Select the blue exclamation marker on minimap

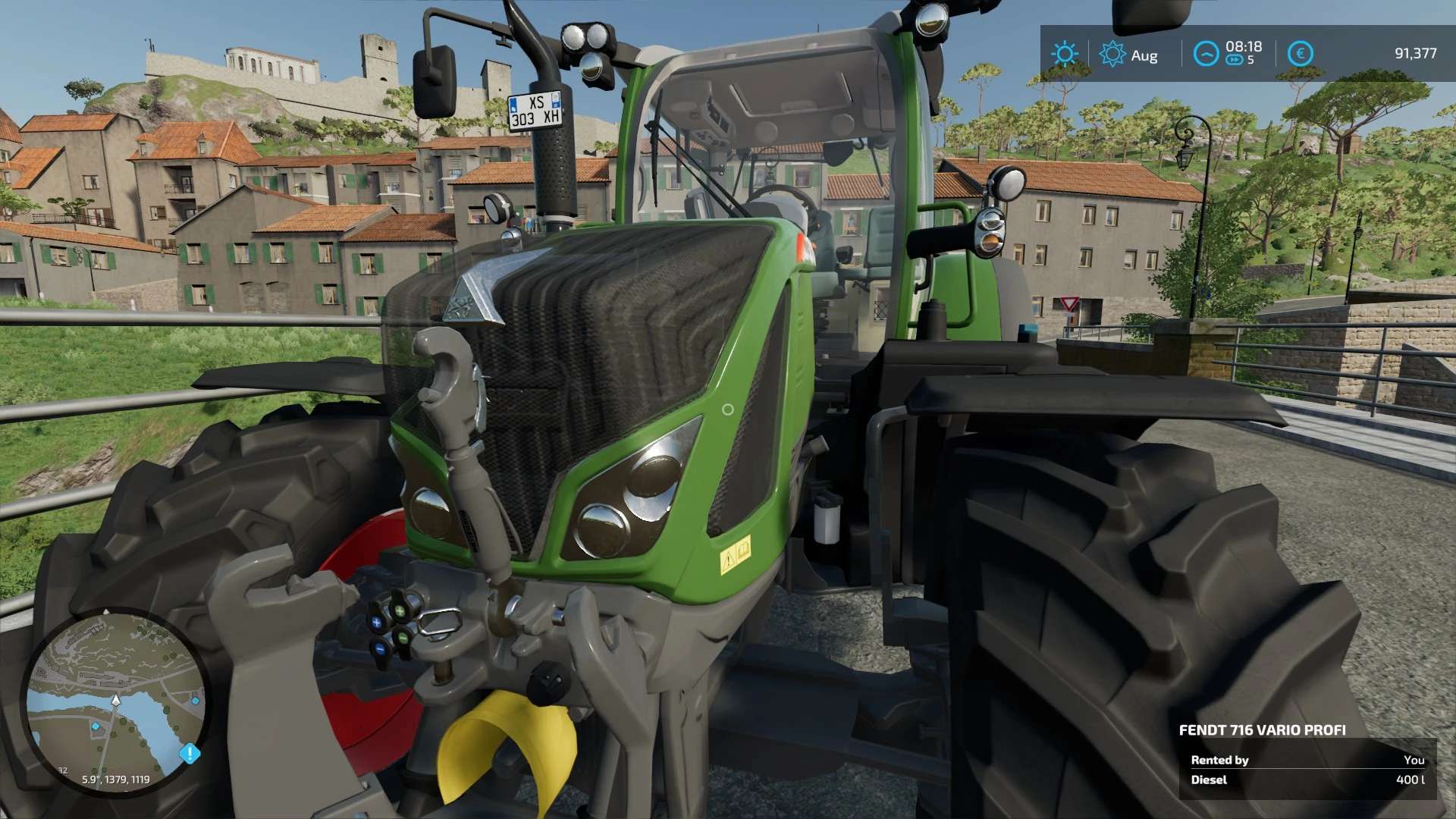click(190, 754)
